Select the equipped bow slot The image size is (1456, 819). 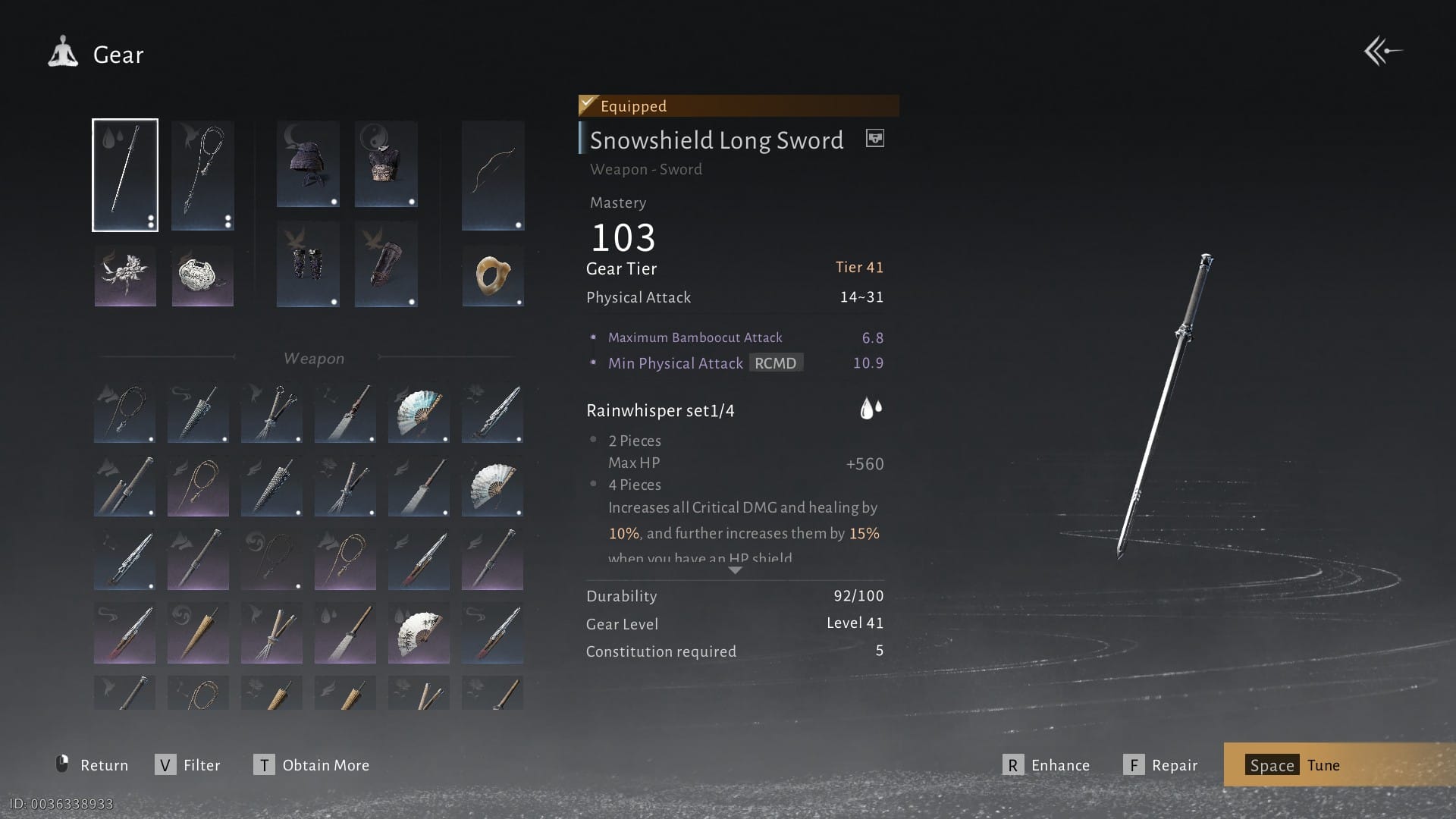pos(493,175)
